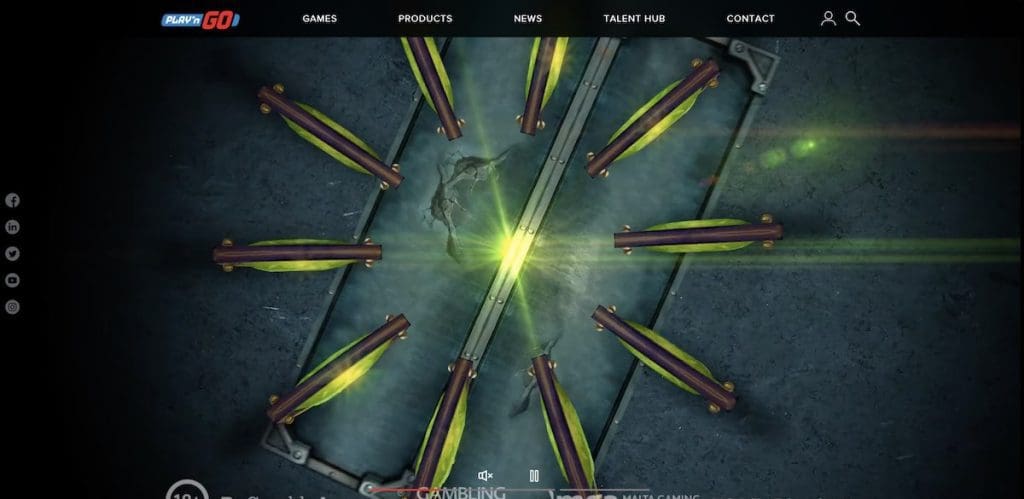Open the Twitter social link

[x=13, y=254]
